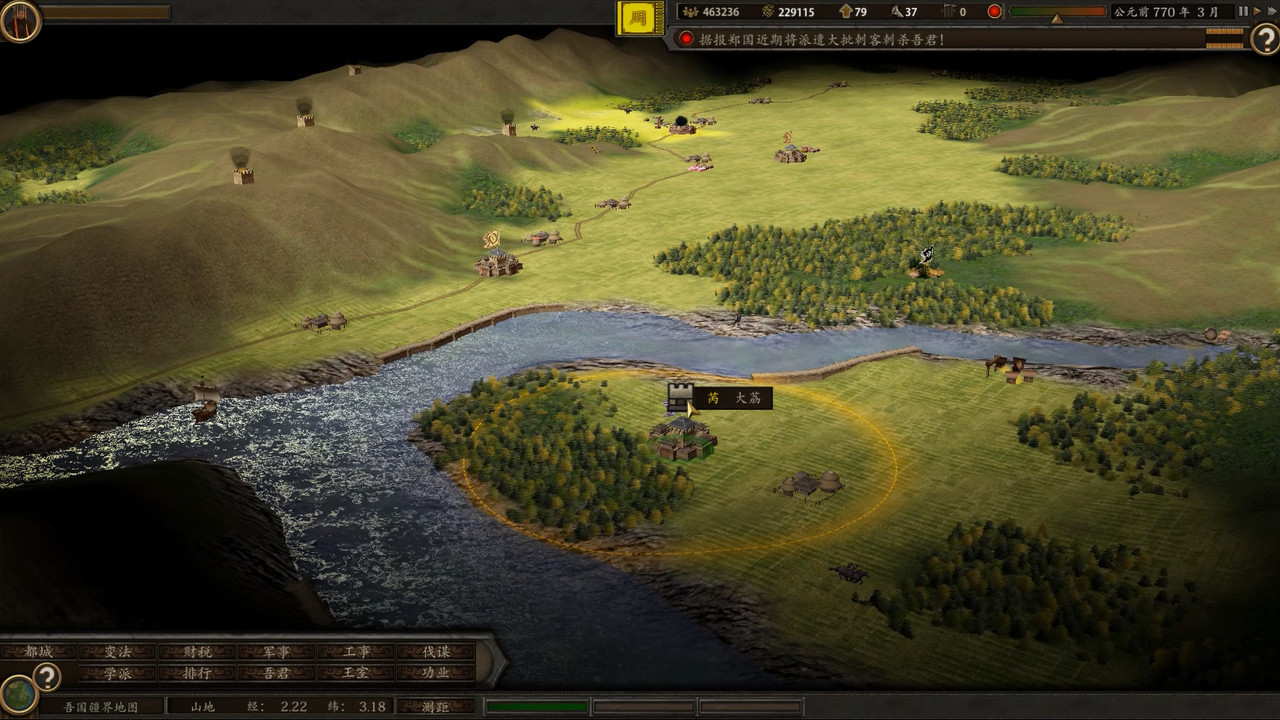Open help with the top-right question mark
The width and height of the screenshot is (1280, 720).
coord(1264,39)
